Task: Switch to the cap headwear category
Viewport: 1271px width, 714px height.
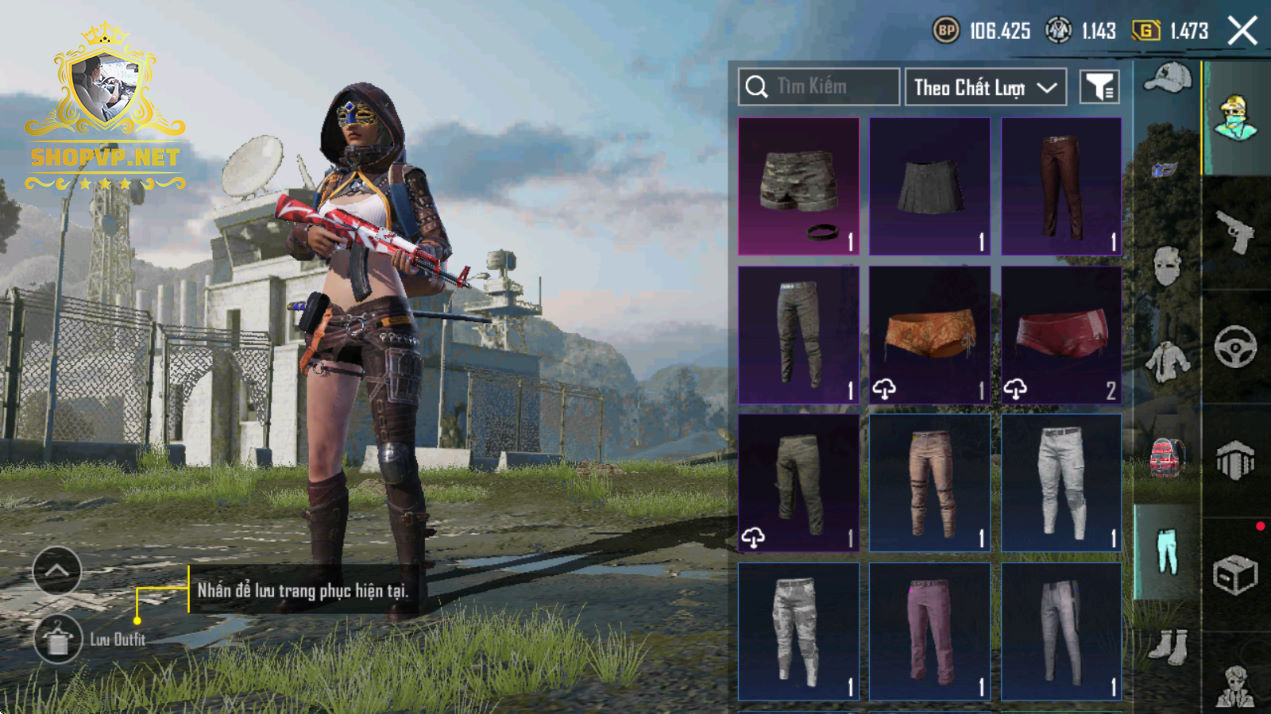Action: tap(1167, 78)
